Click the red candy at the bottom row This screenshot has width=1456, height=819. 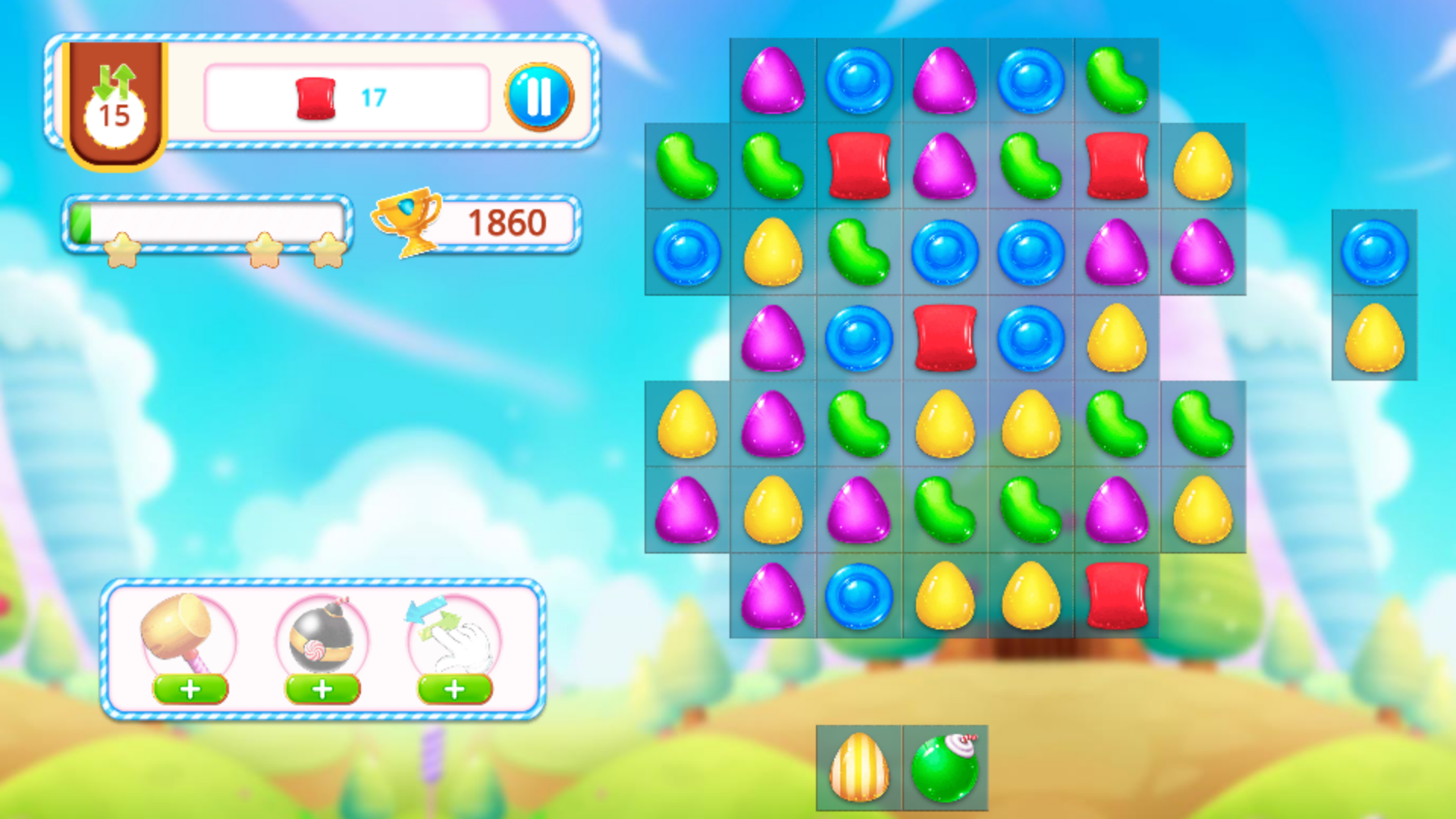pos(1116,598)
